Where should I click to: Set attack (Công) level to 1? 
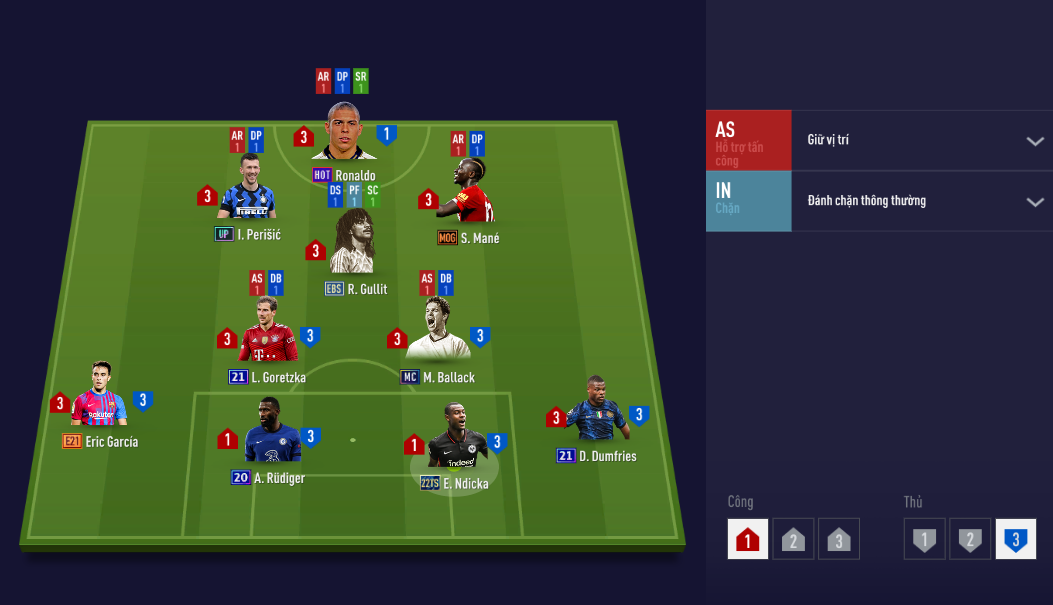(x=748, y=539)
